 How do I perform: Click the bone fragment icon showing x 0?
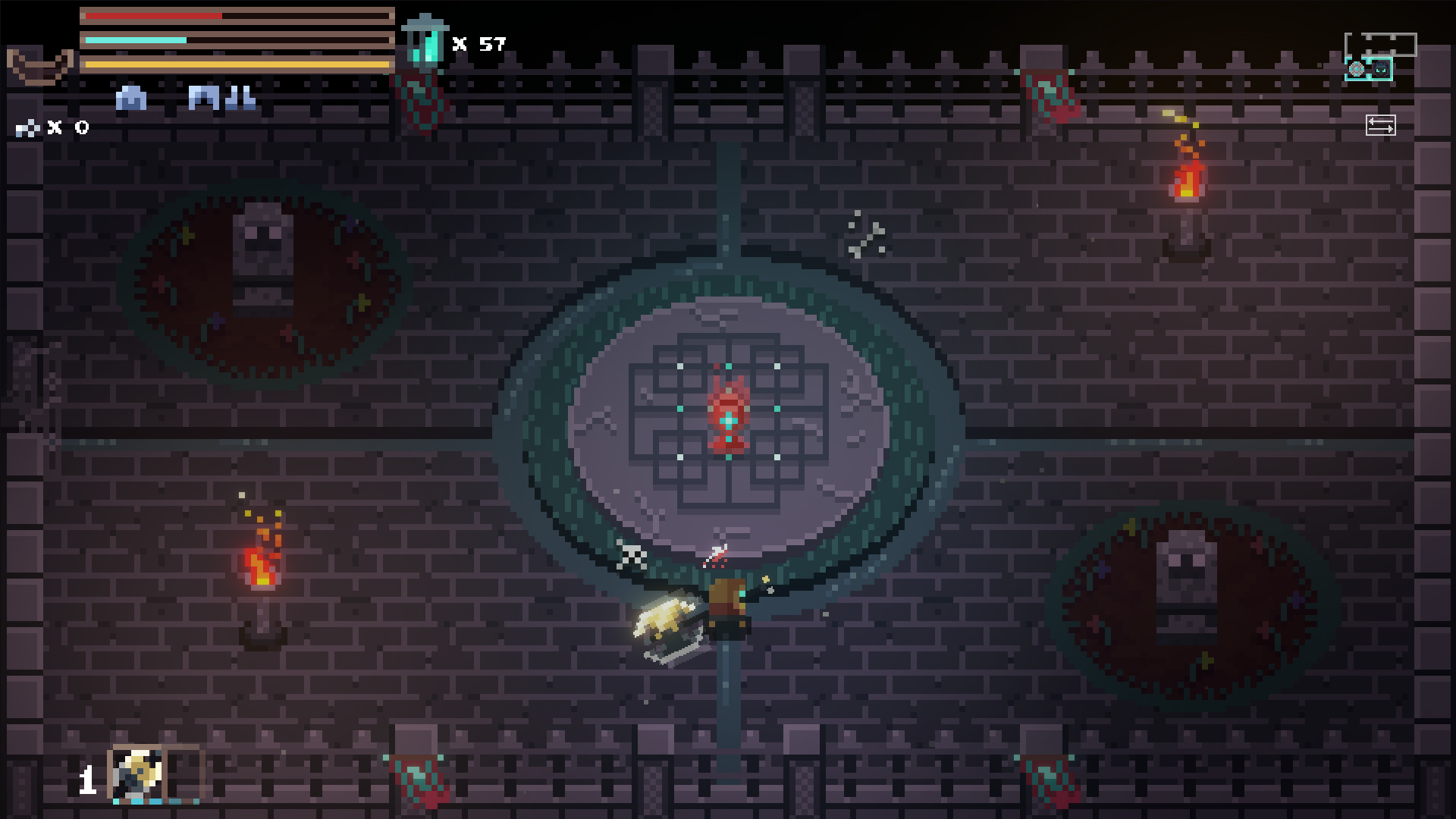(27, 127)
